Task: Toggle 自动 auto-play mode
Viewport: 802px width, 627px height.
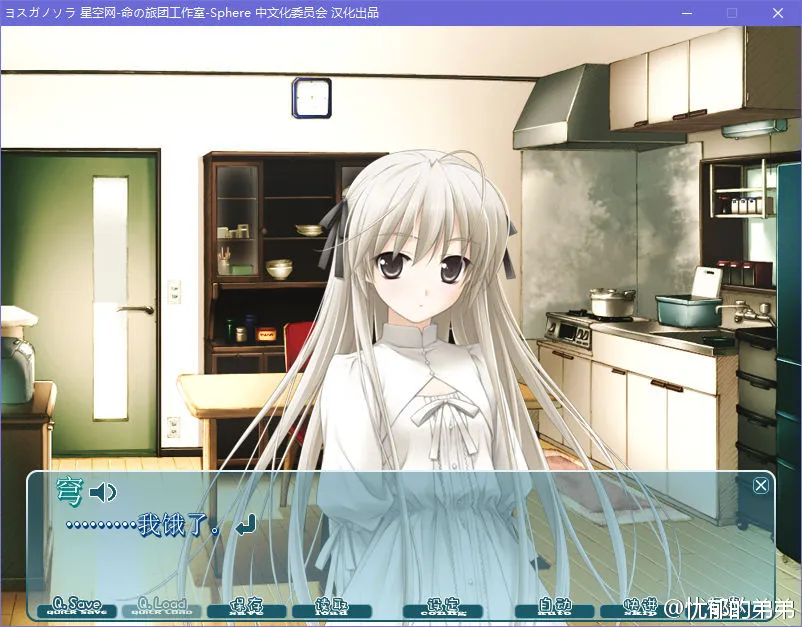Action: tap(554, 607)
